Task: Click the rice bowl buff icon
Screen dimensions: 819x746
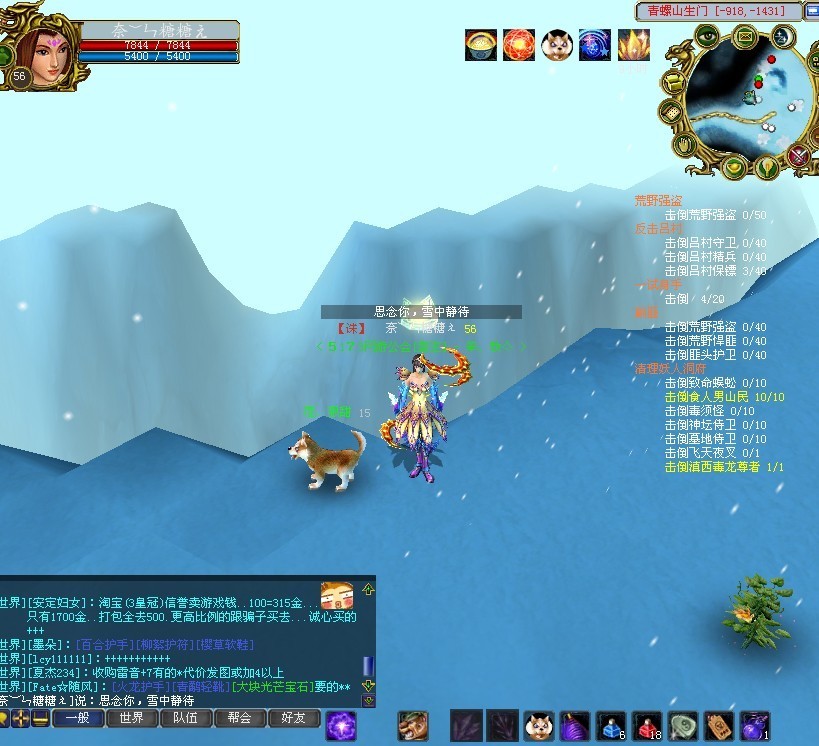Action: [481, 45]
